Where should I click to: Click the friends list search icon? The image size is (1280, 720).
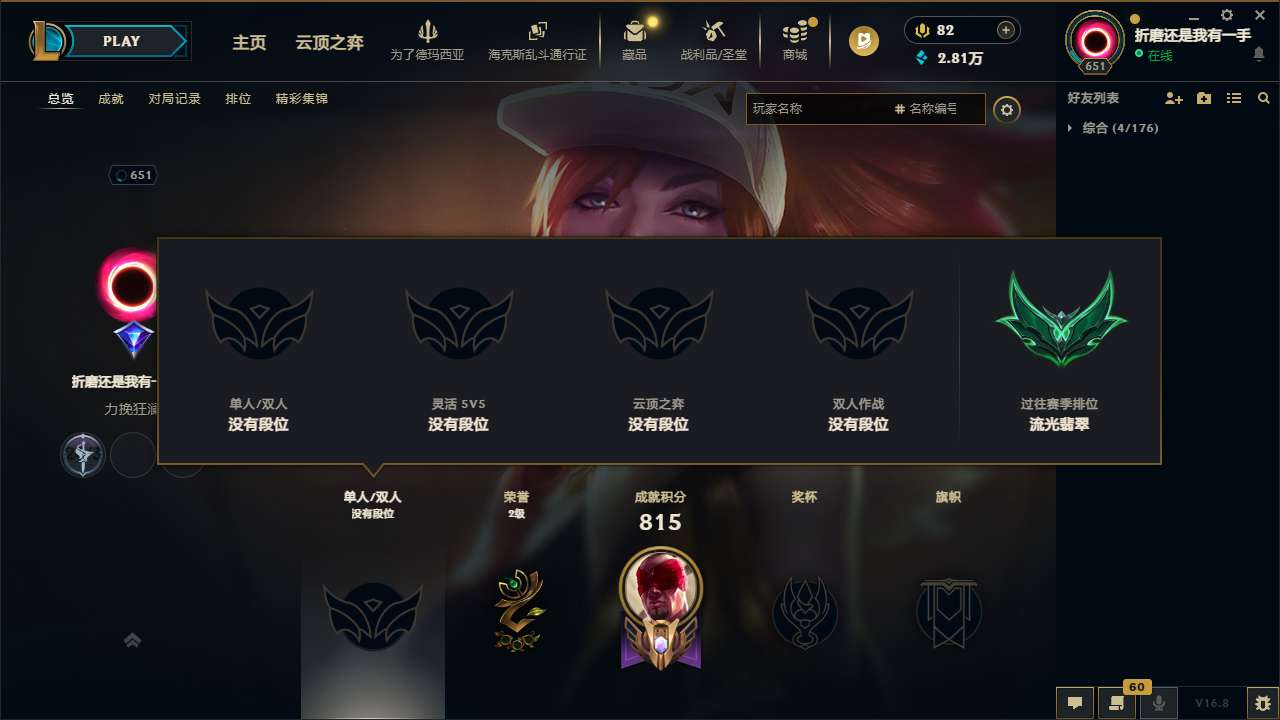(1263, 98)
